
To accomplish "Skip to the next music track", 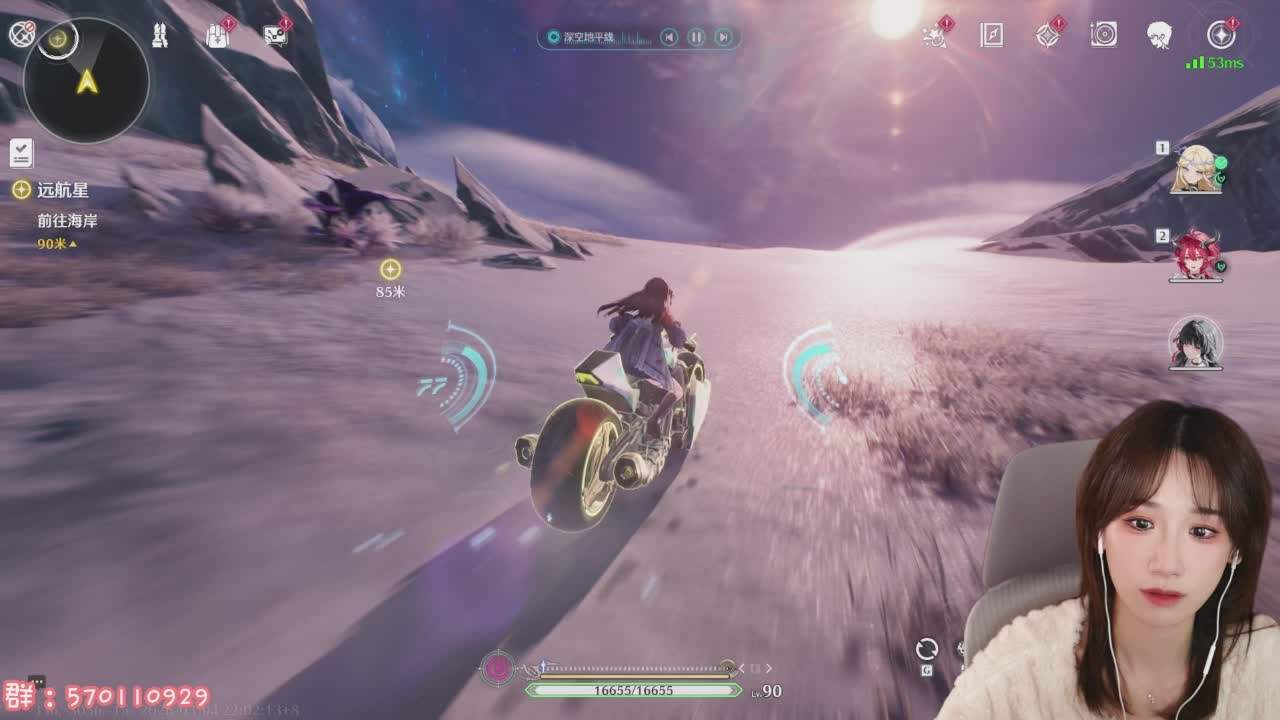I will pos(723,38).
